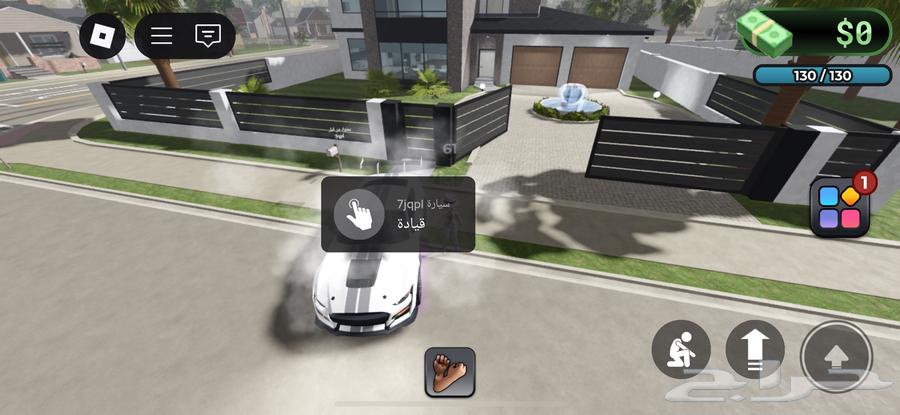
Task: Tap the round jump arrow button
Action: [836, 354]
